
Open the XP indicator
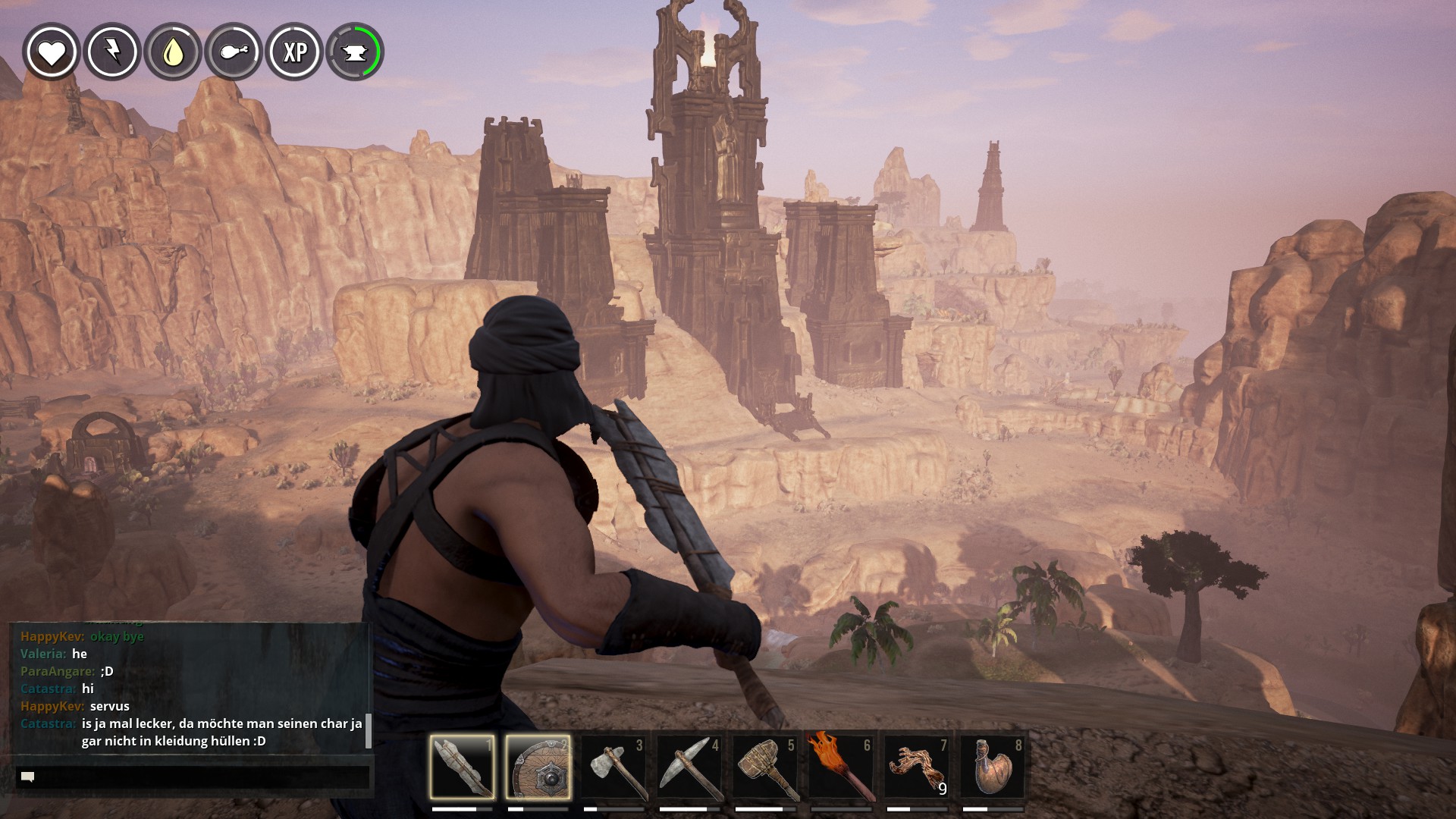click(294, 52)
